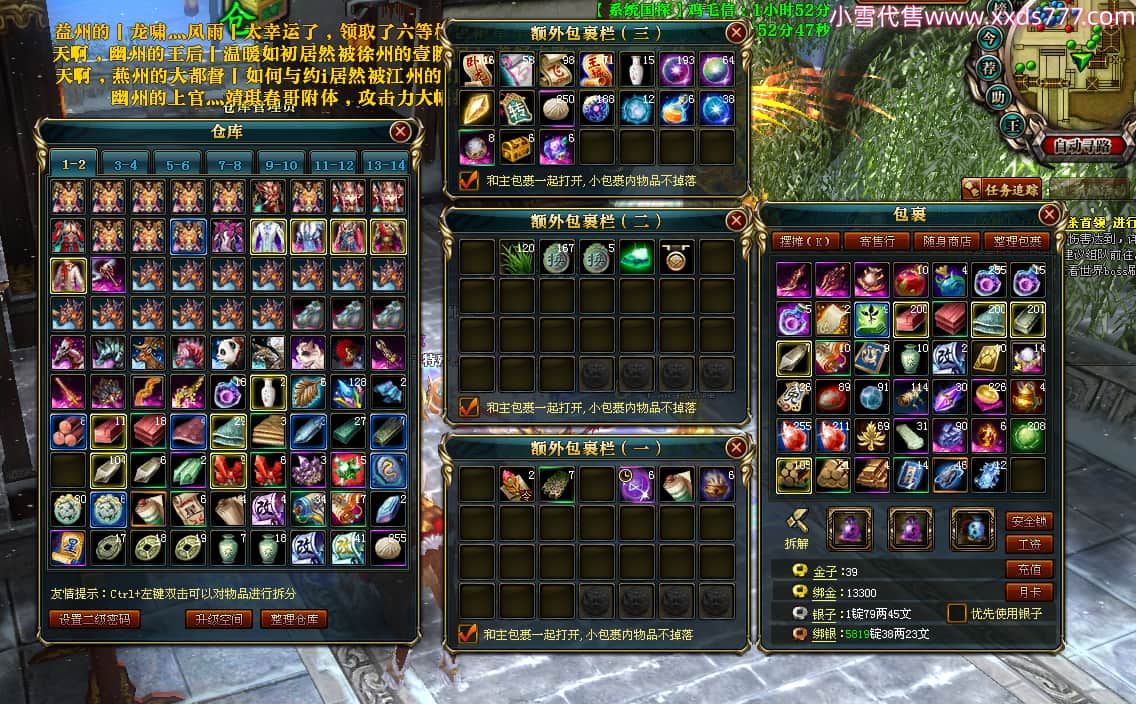Pick the green grass item stack of 120
Image resolution: width=1136 pixels, height=704 pixels.
517,257
